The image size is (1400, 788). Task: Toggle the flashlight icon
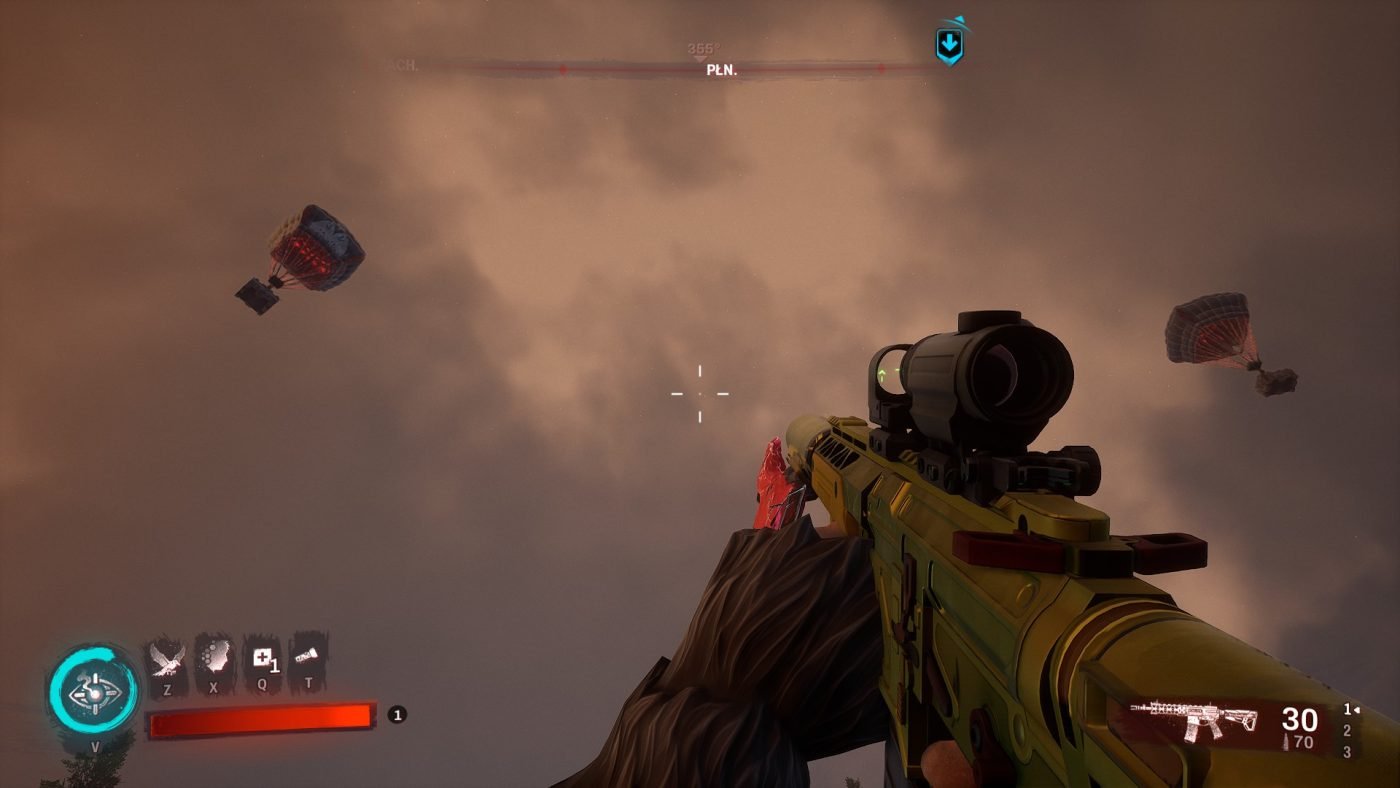pyautogui.click(x=308, y=656)
